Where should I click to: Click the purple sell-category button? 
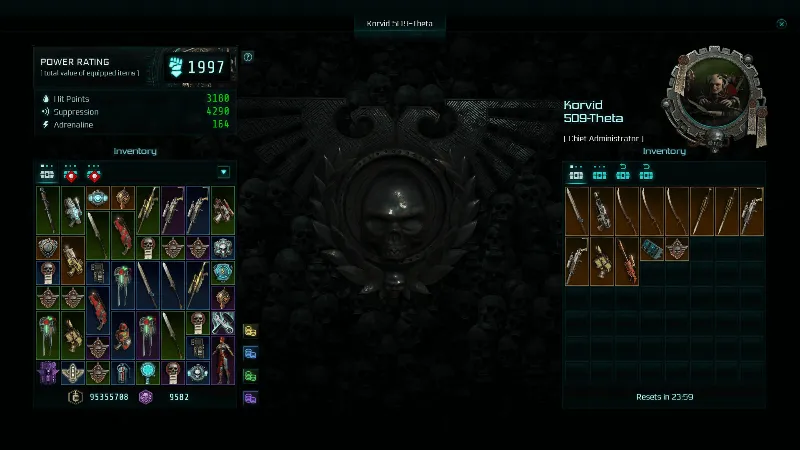tap(250, 398)
